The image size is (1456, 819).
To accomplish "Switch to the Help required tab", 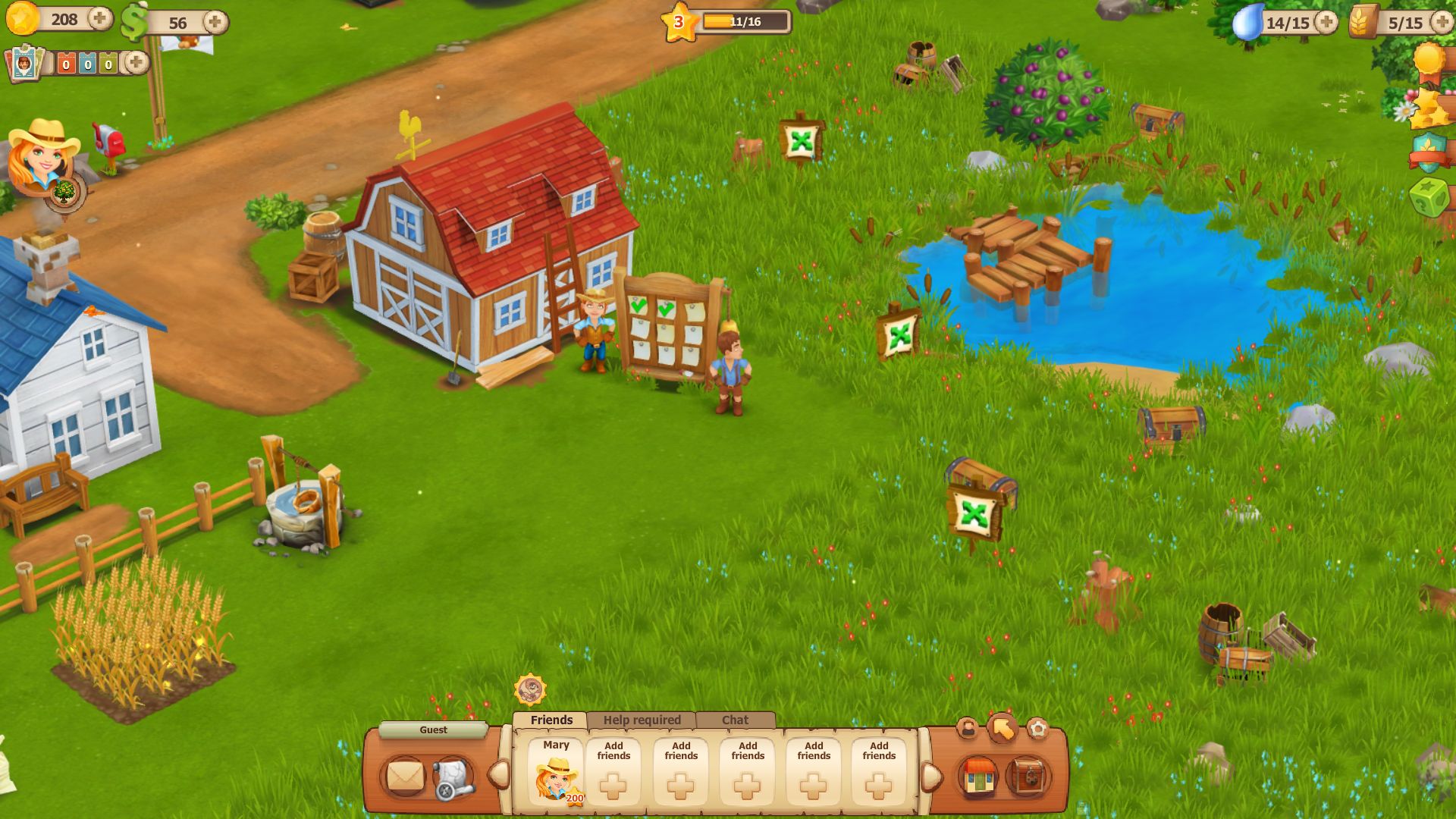I will pos(642,720).
